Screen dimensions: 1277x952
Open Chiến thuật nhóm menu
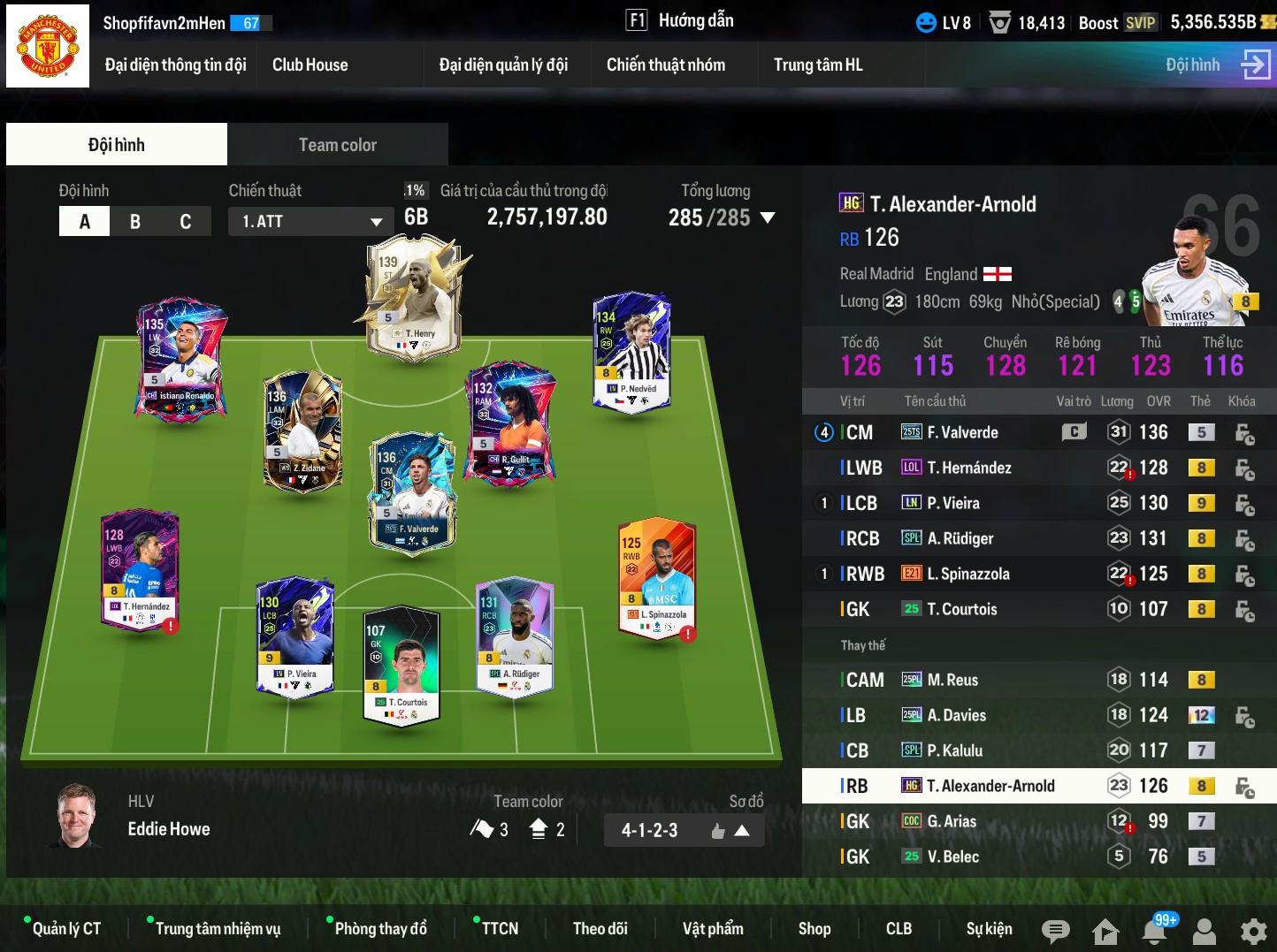[665, 65]
